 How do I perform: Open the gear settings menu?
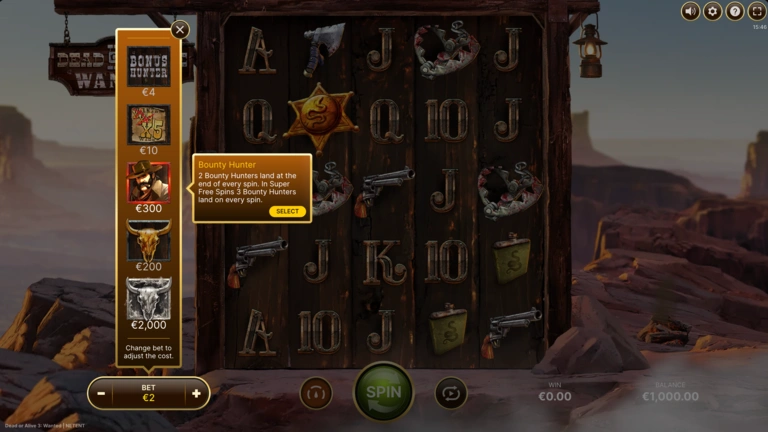tap(712, 11)
